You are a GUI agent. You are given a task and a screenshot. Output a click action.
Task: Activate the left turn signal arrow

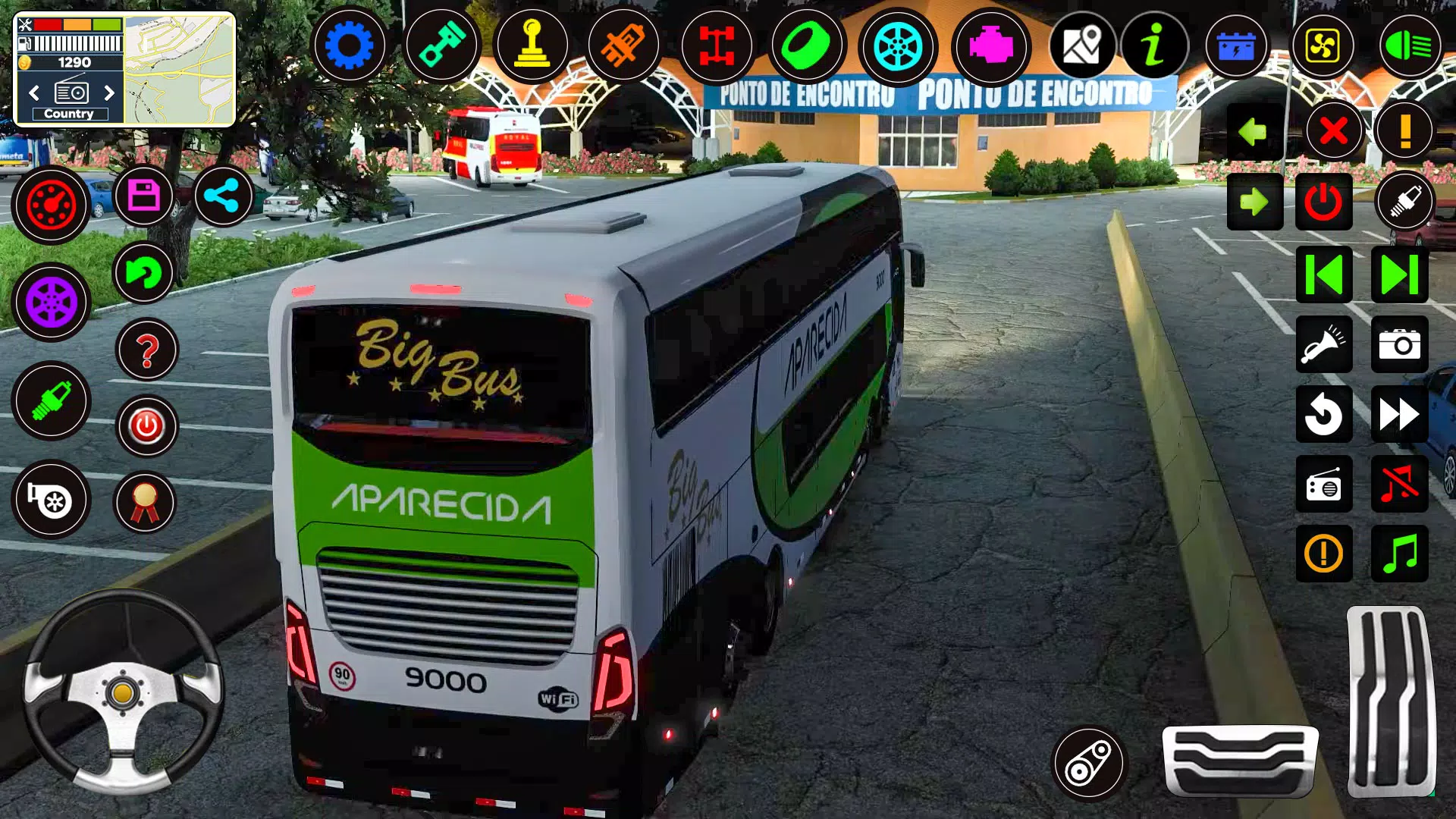pyautogui.click(x=1254, y=132)
